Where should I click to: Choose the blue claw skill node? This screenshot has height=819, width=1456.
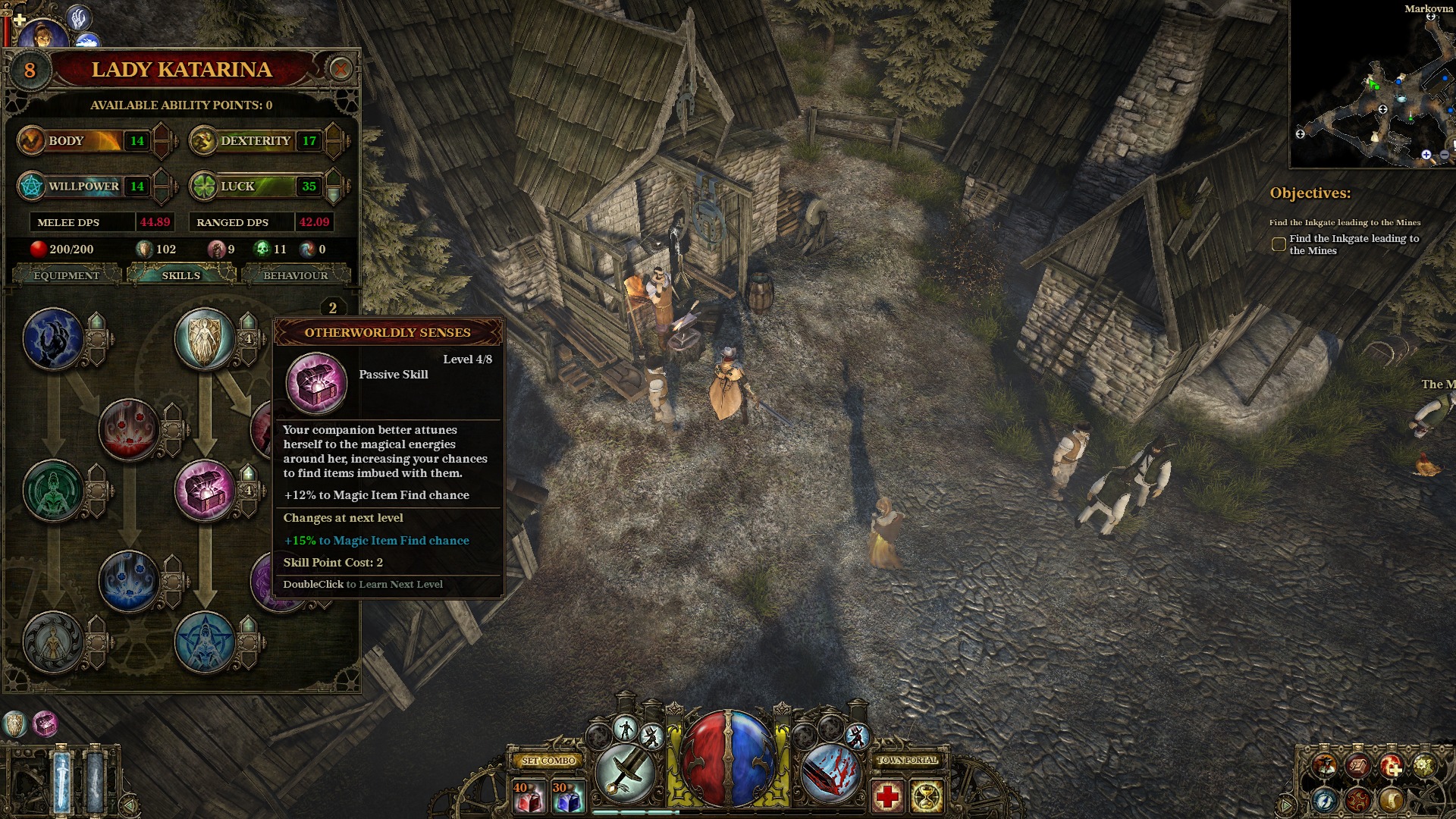click(53, 338)
